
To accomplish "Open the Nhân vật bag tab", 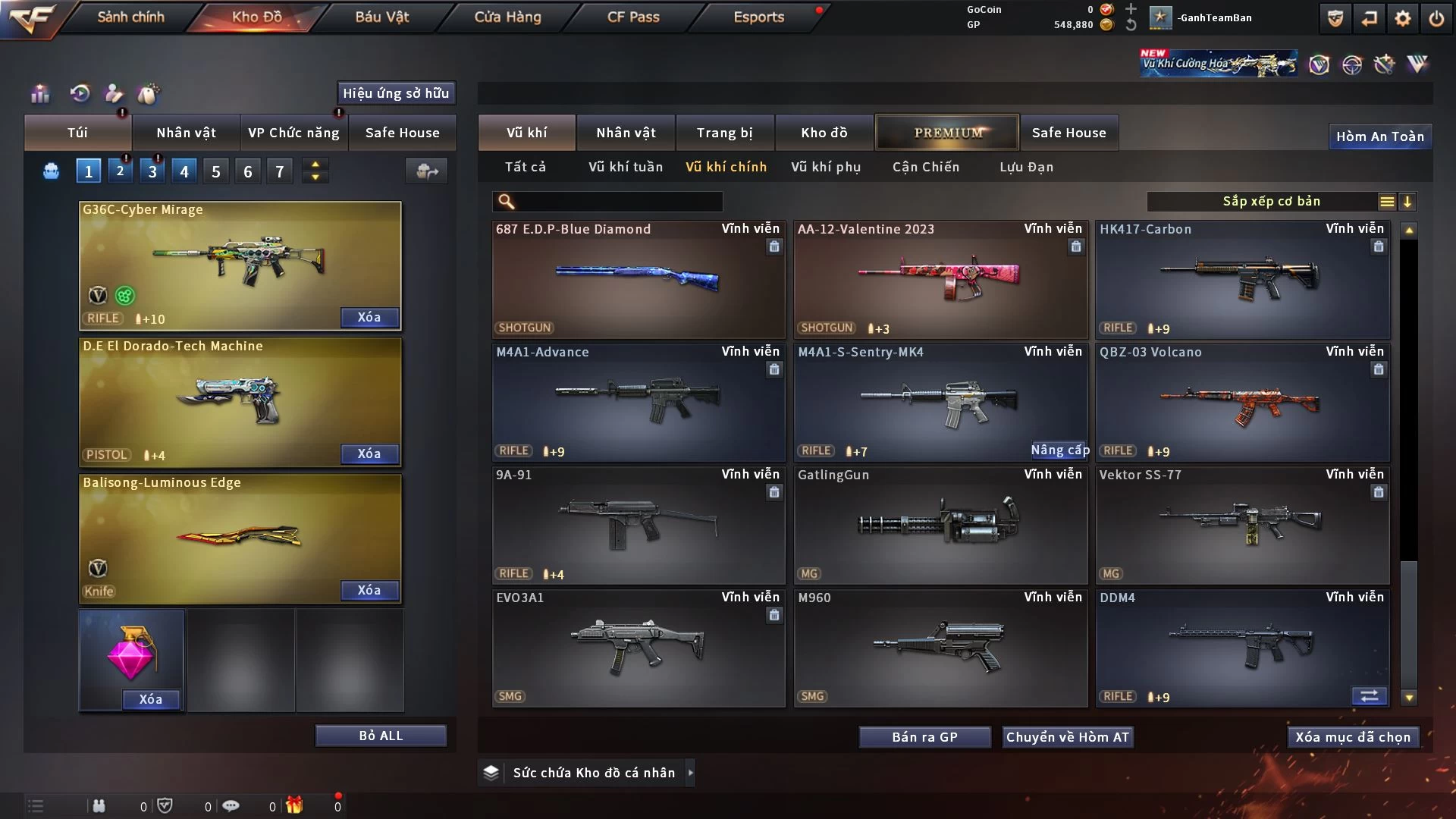I will (186, 133).
